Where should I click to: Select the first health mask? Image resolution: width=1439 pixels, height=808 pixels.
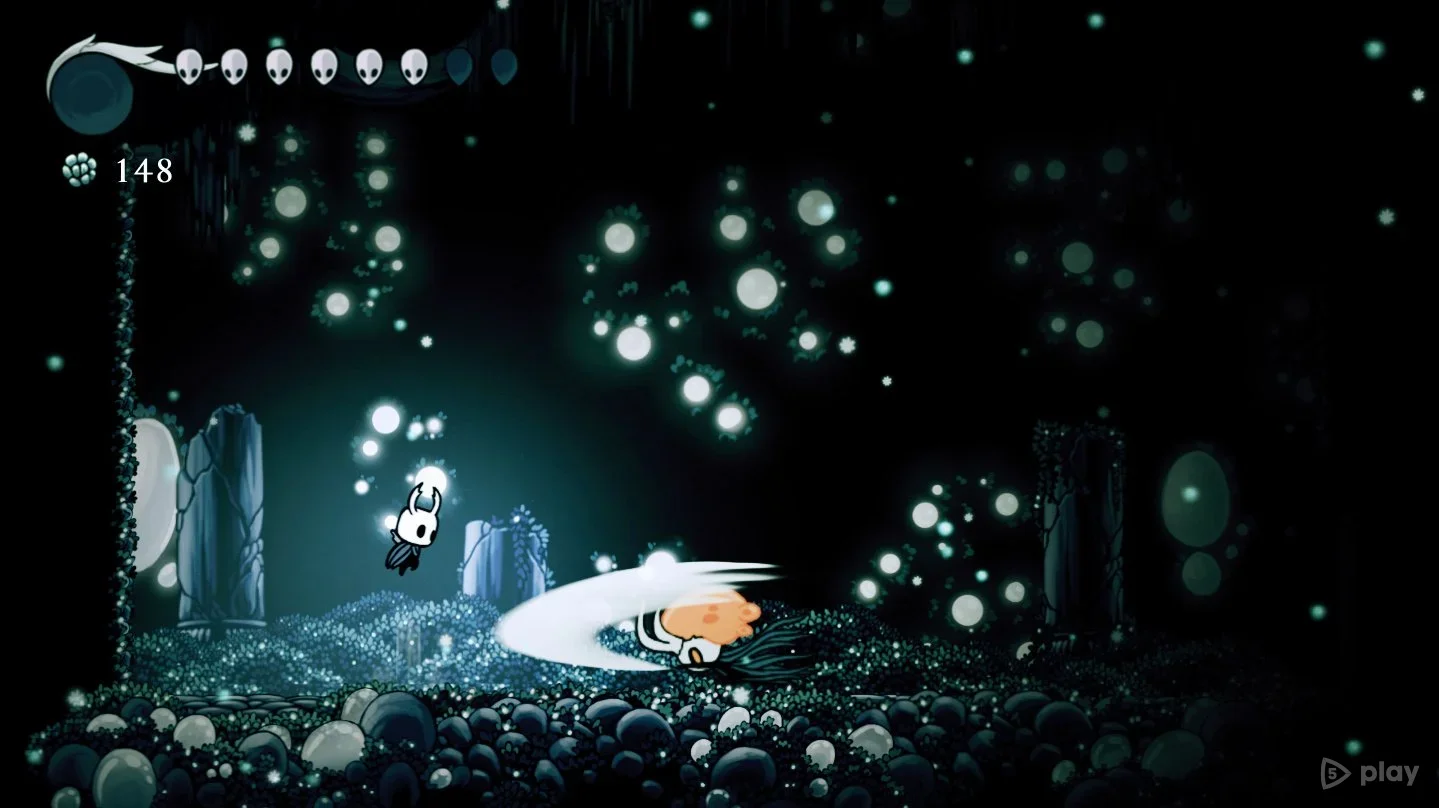188,68
